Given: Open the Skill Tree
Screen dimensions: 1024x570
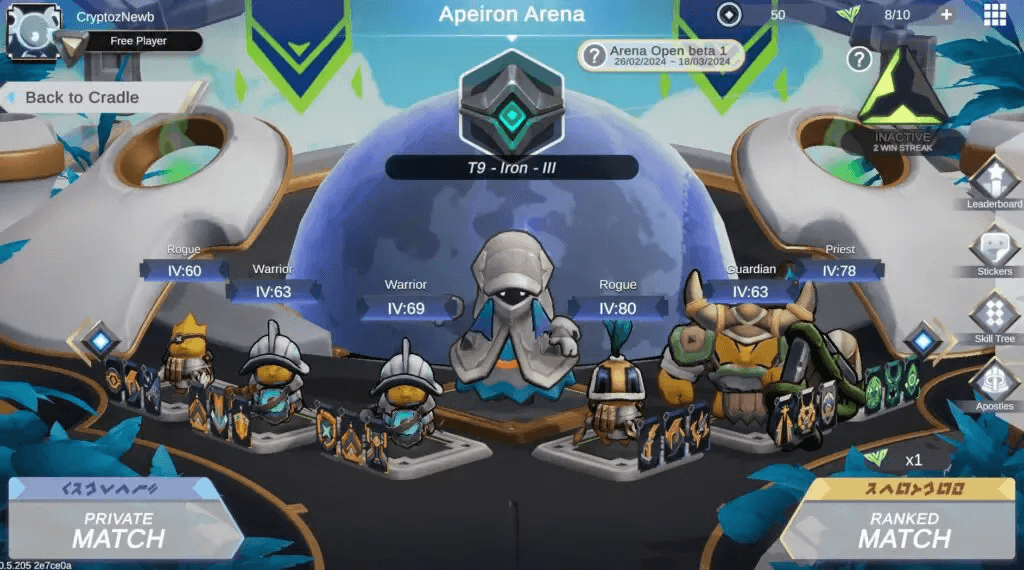Looking at the screenshot, I should tap(994, 316).
